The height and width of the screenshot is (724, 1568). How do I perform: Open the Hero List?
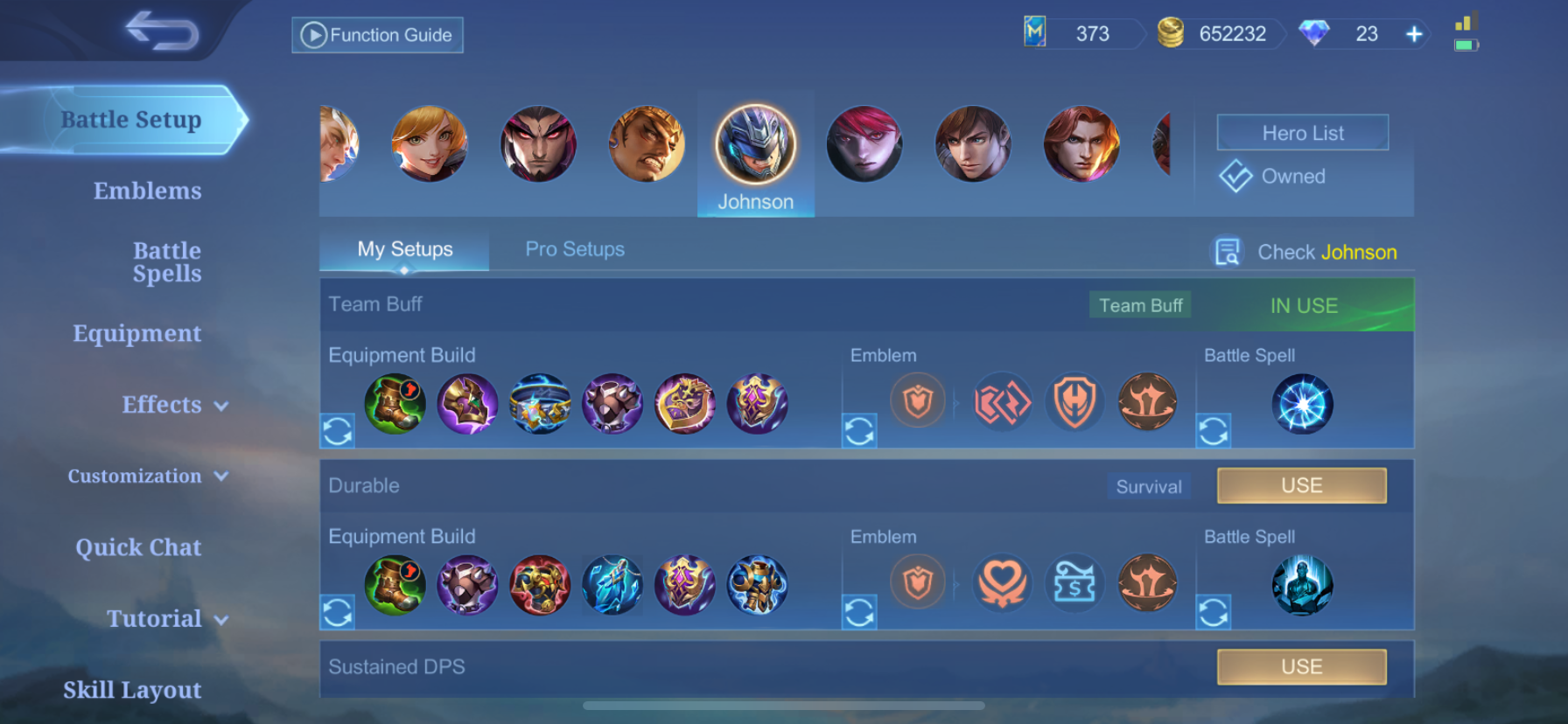1302,133
